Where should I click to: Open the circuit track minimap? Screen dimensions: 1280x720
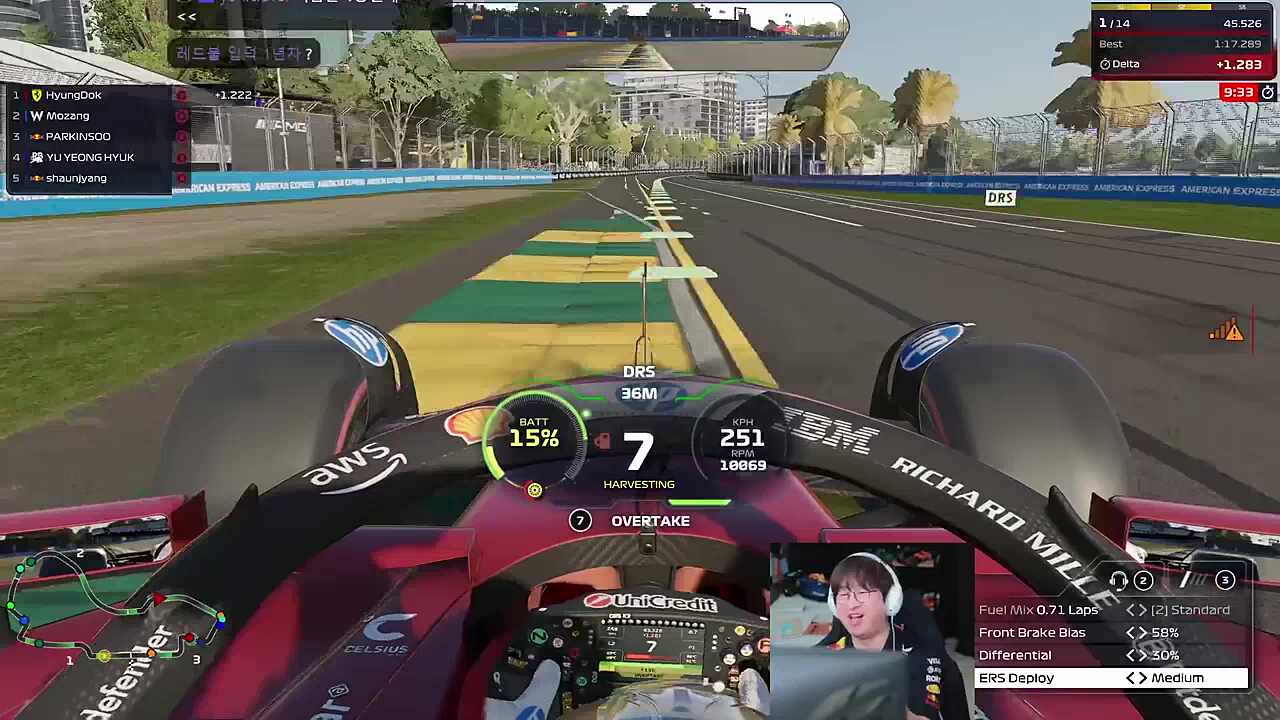tap(115, 610)
